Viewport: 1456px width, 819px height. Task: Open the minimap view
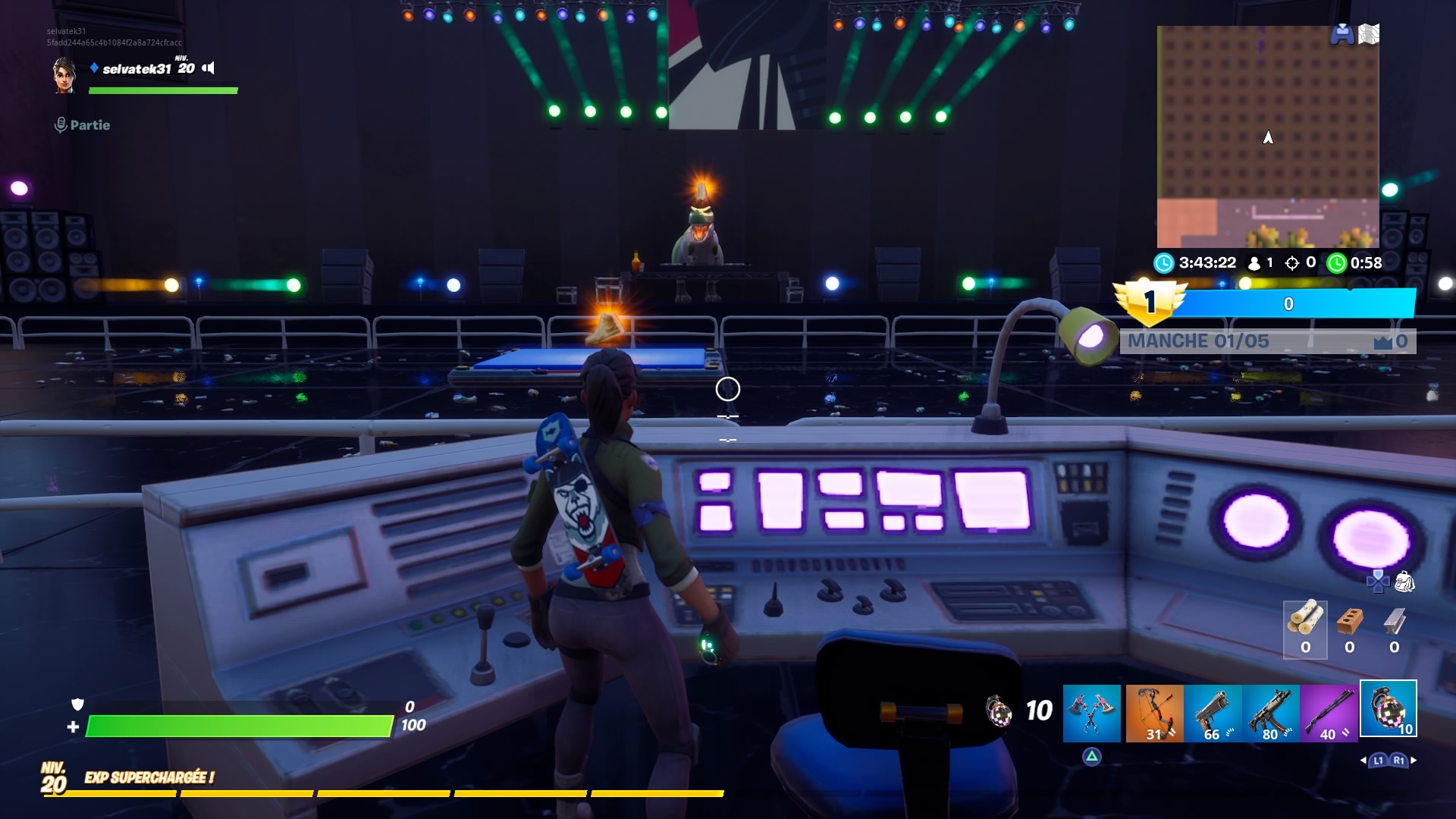tap(1267, 136)
